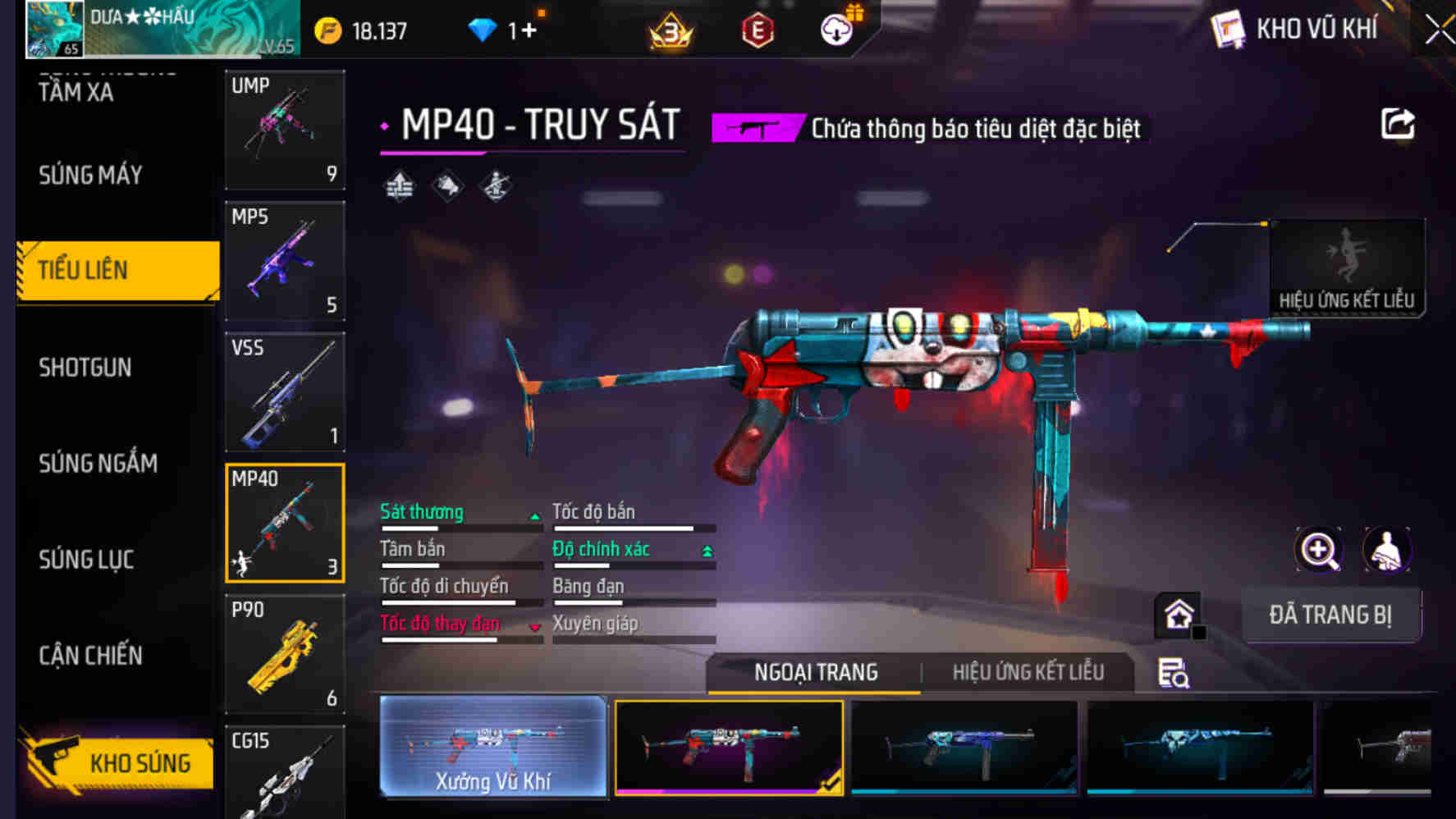Viewport: 1456px width, 819px height.
Task: Preview the weapon on a character
Action: (1387, 550)
